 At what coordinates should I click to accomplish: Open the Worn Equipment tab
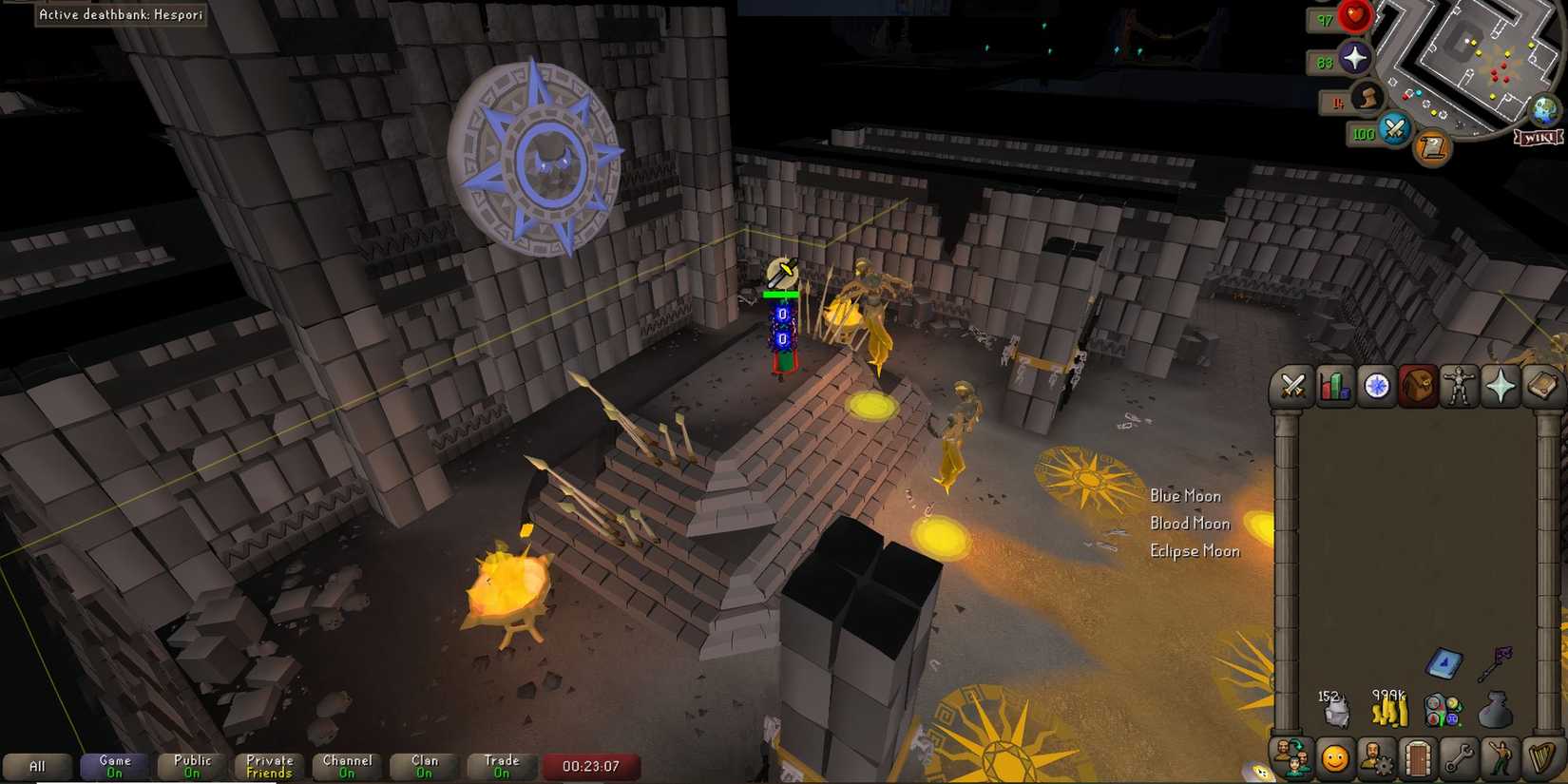tap(1459, 387)
